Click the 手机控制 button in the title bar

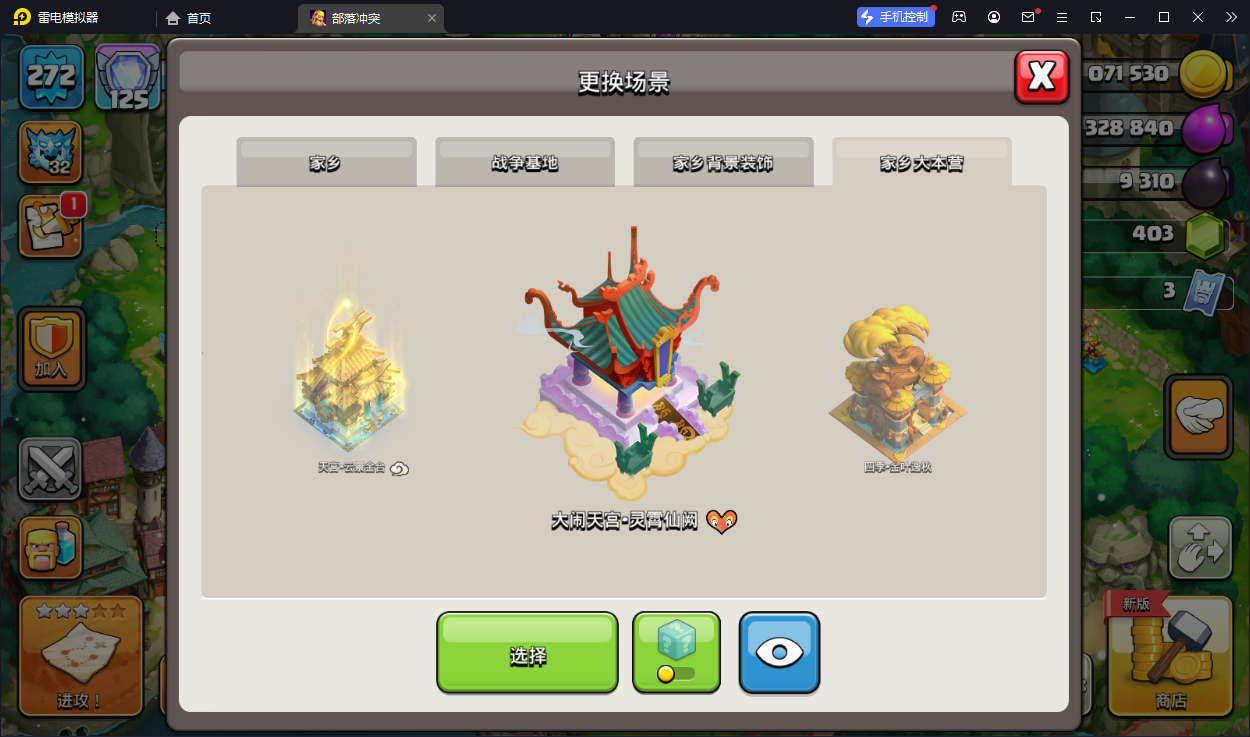(895, 17)
